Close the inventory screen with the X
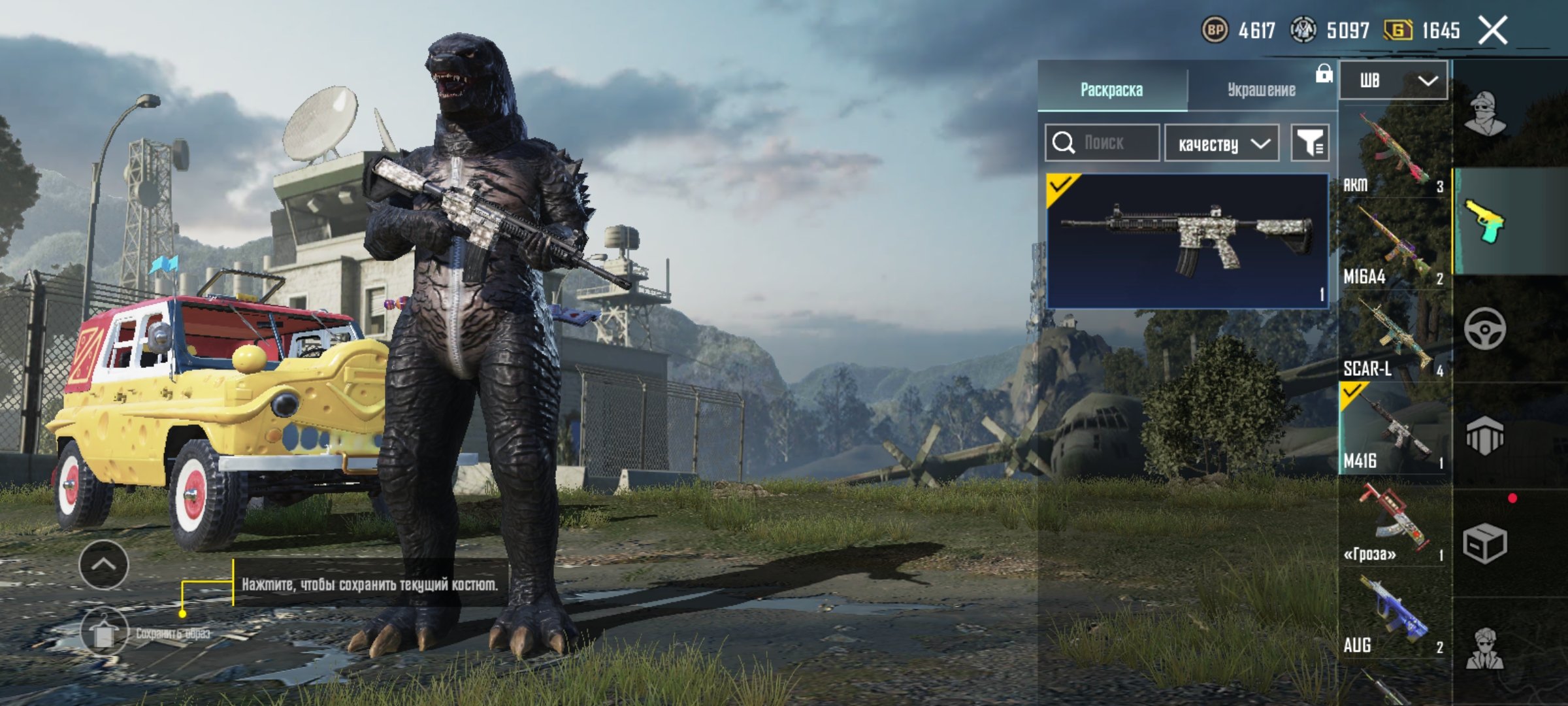 [1493, 31]
